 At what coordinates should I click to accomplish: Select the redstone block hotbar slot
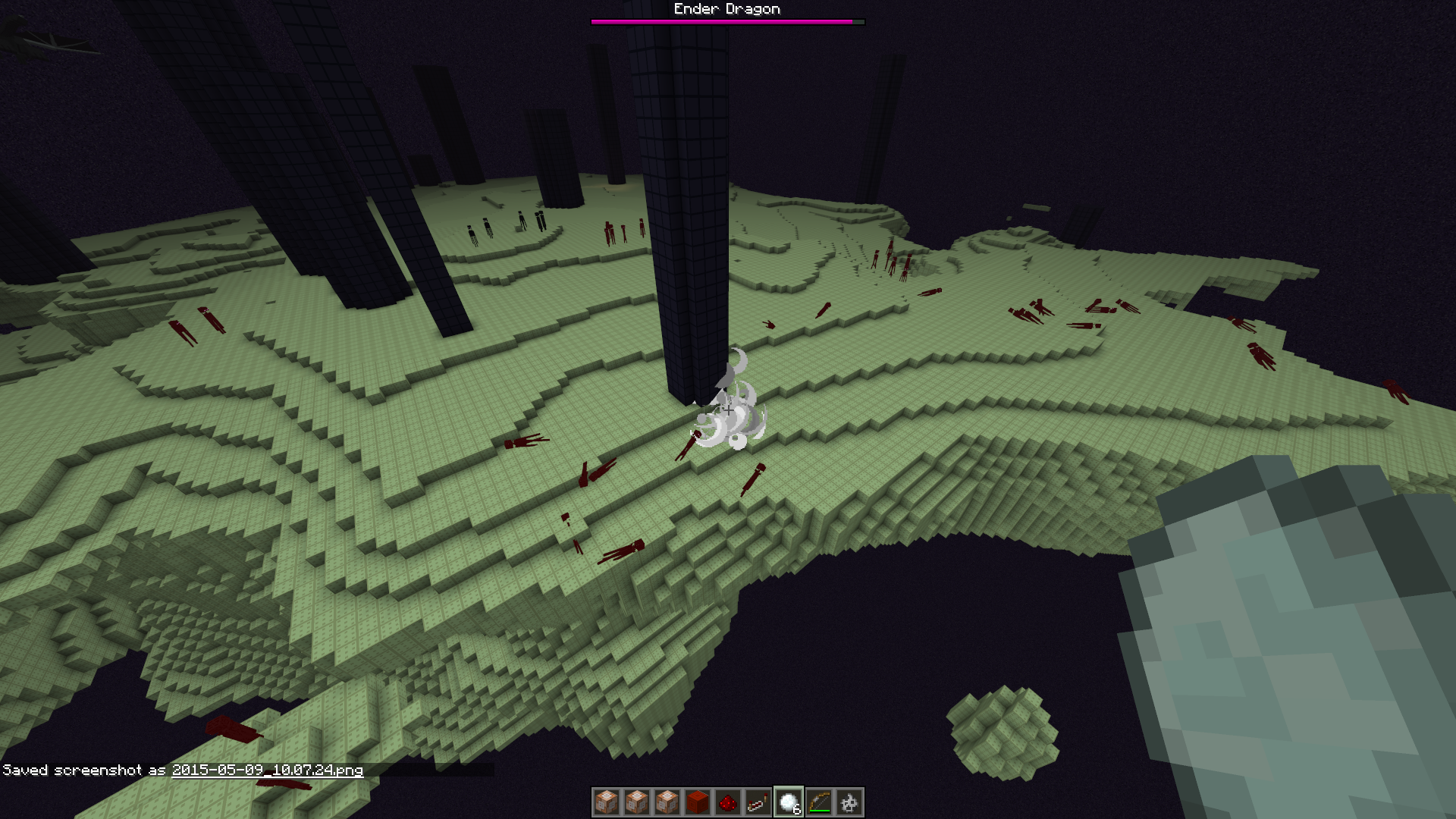(697, 802)
